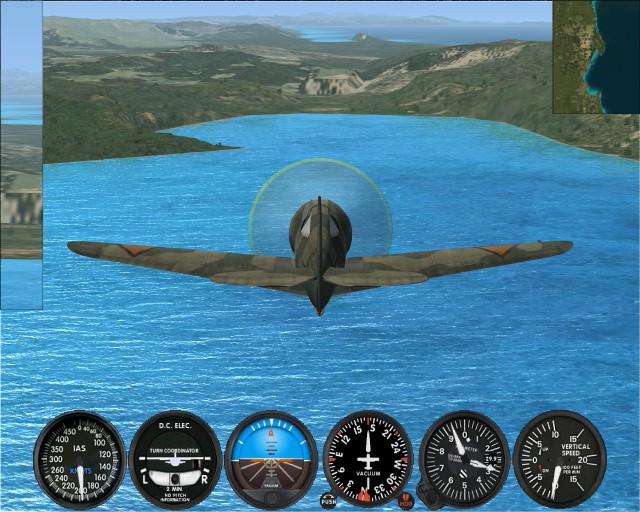Screen dimensions: 640x512
Task: Click the airspeed indicator gauge
Action: pyautogui.click(x=79, y=461)
